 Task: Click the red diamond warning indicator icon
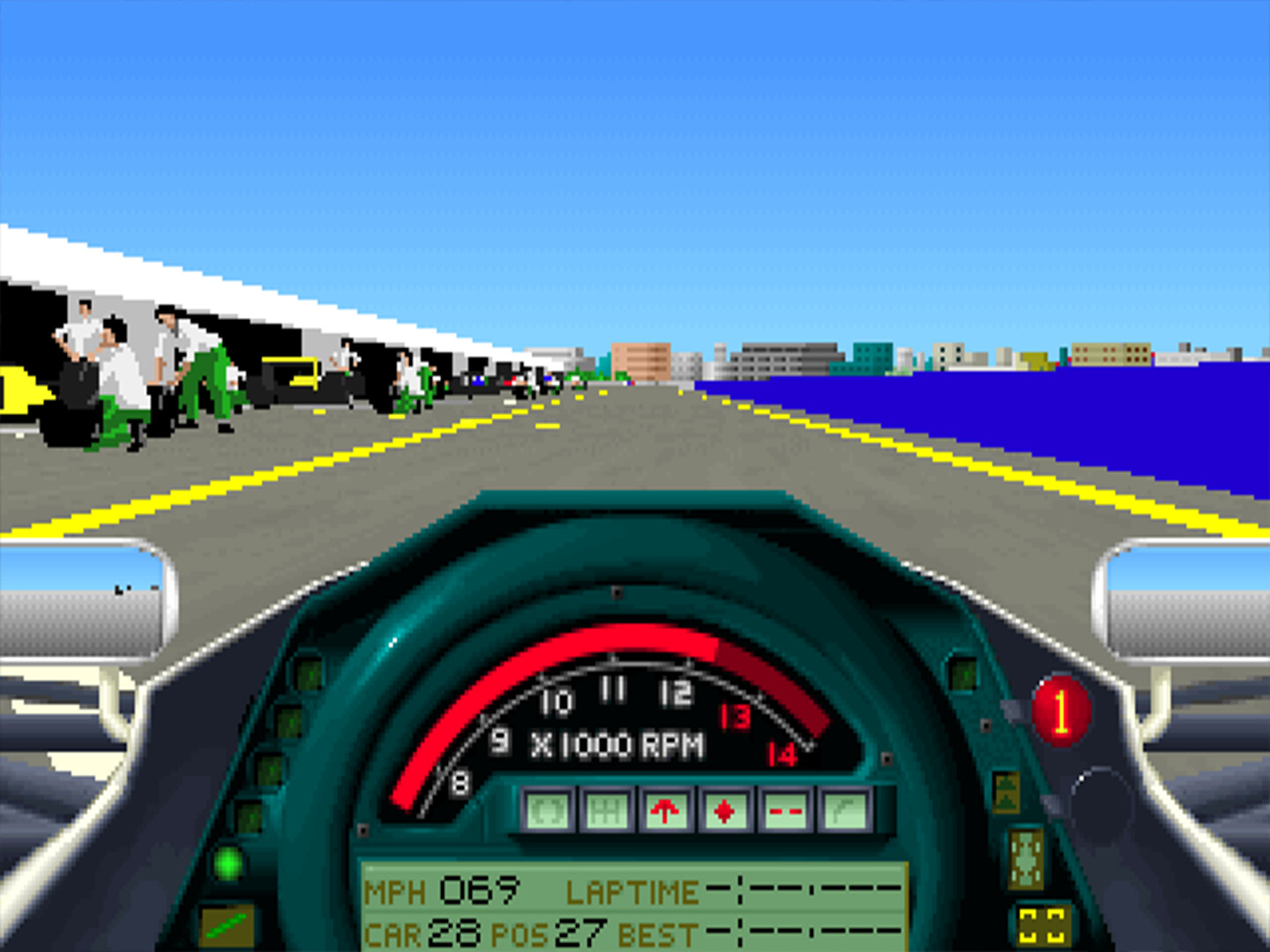724,811
